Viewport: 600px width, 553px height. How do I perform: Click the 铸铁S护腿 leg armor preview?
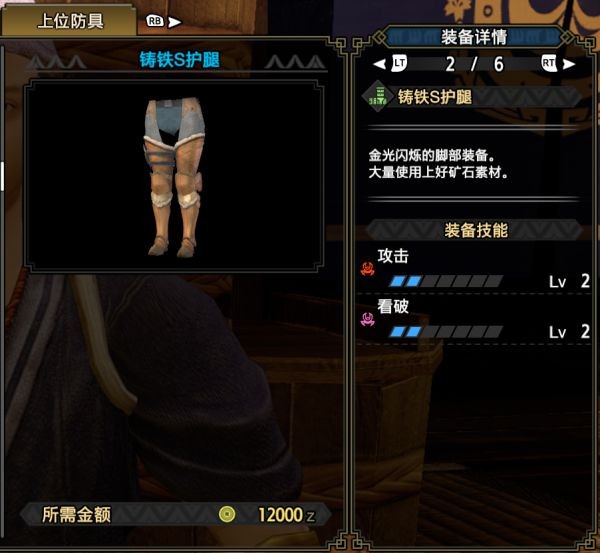[175, 177]
